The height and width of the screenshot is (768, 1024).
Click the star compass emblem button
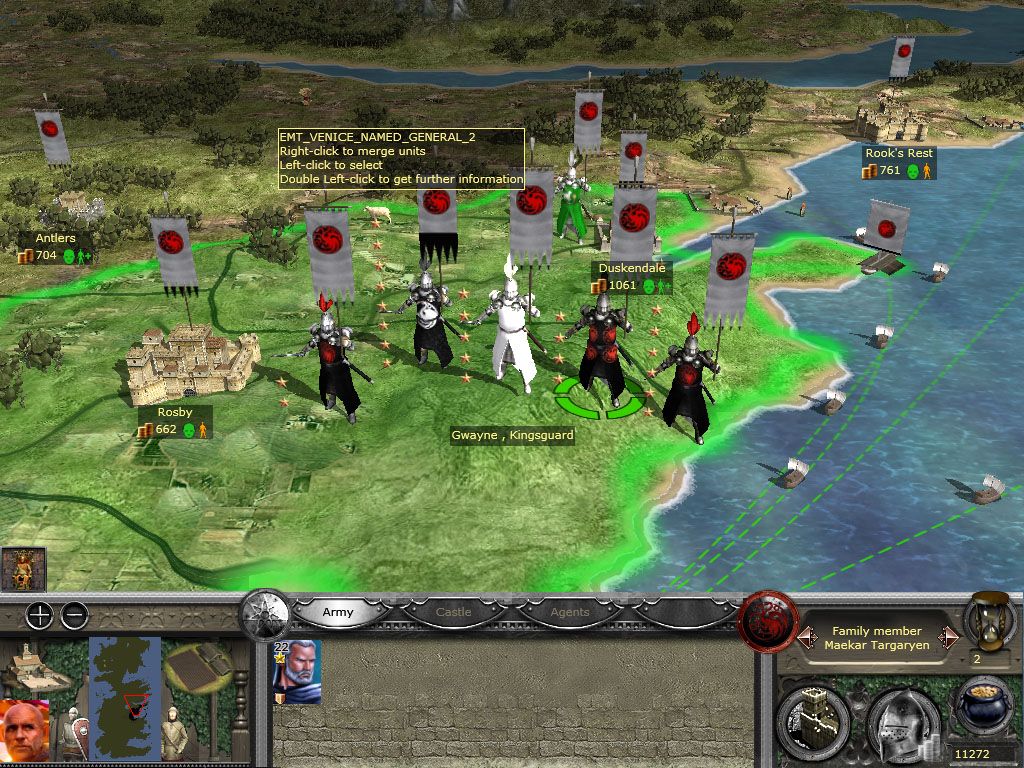tap(265, 611)
